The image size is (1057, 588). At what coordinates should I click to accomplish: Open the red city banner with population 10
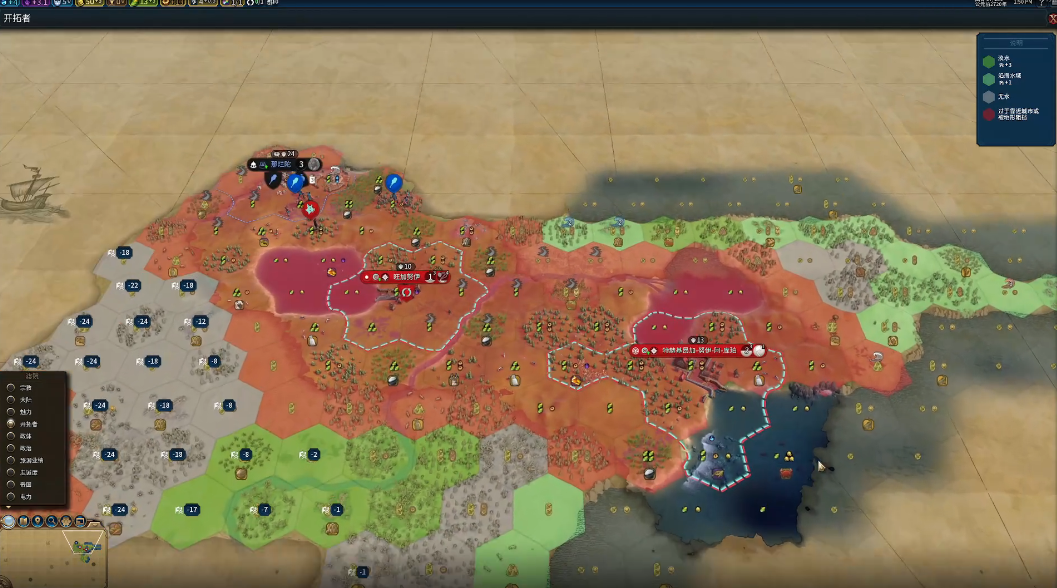click(x=405, y=277)
